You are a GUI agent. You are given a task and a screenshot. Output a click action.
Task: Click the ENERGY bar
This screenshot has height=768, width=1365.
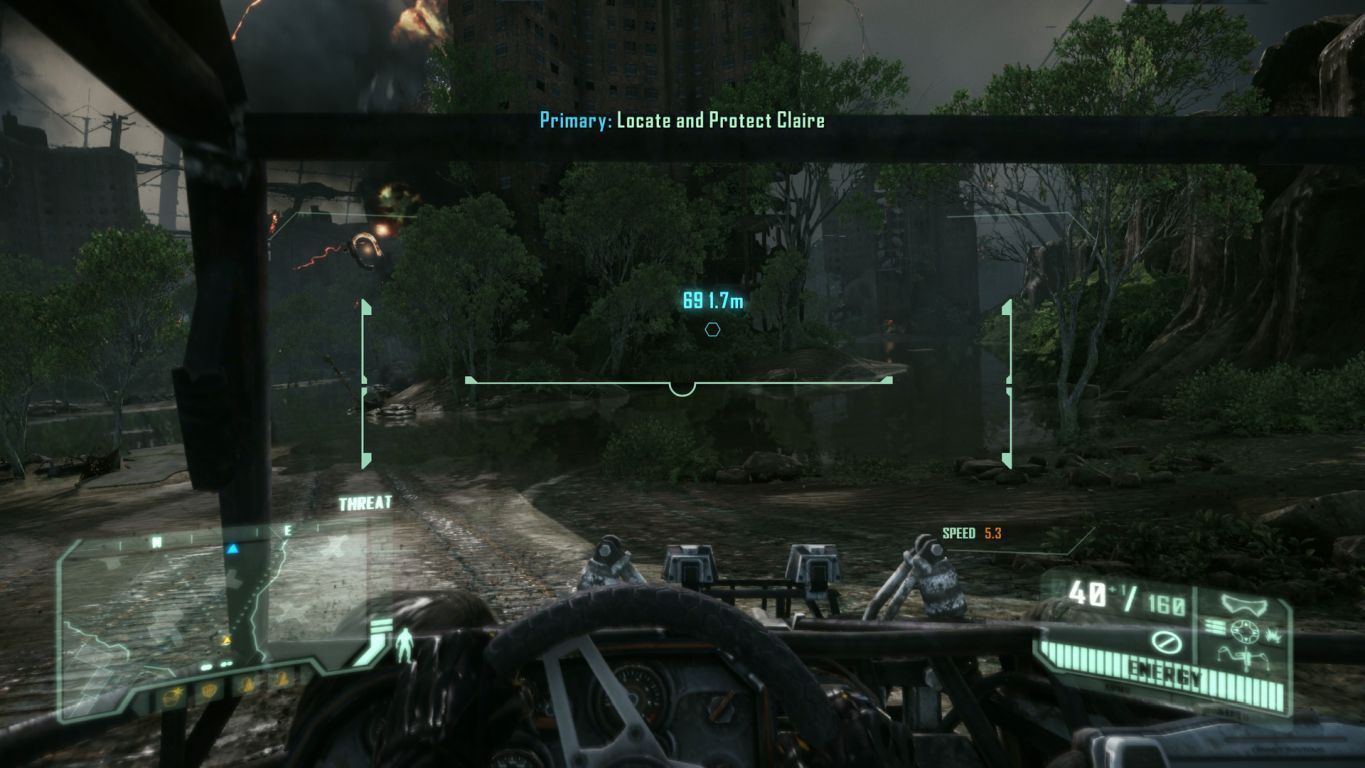[1164, 670]
